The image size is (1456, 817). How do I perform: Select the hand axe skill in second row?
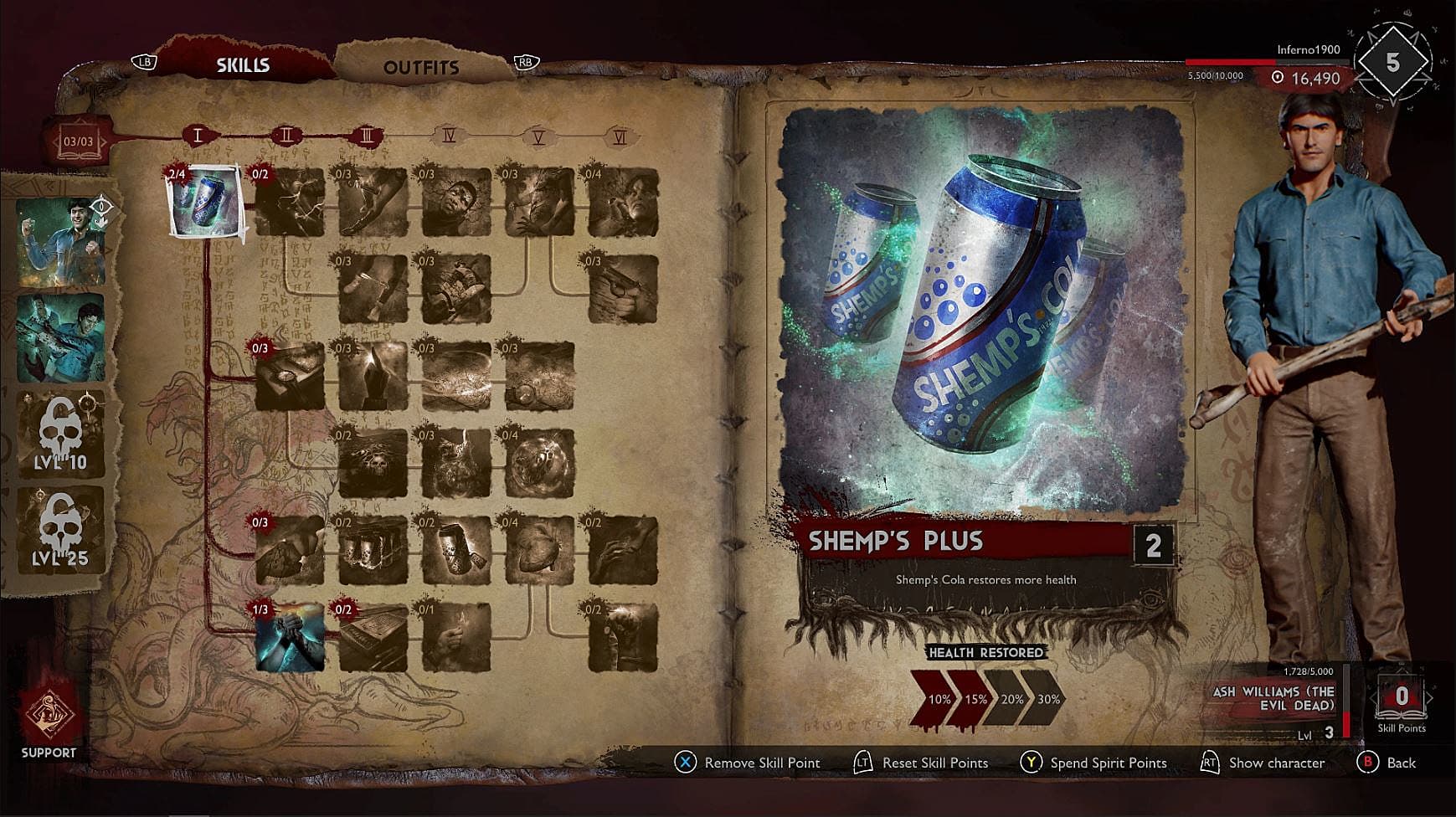(x=373, y=289)
